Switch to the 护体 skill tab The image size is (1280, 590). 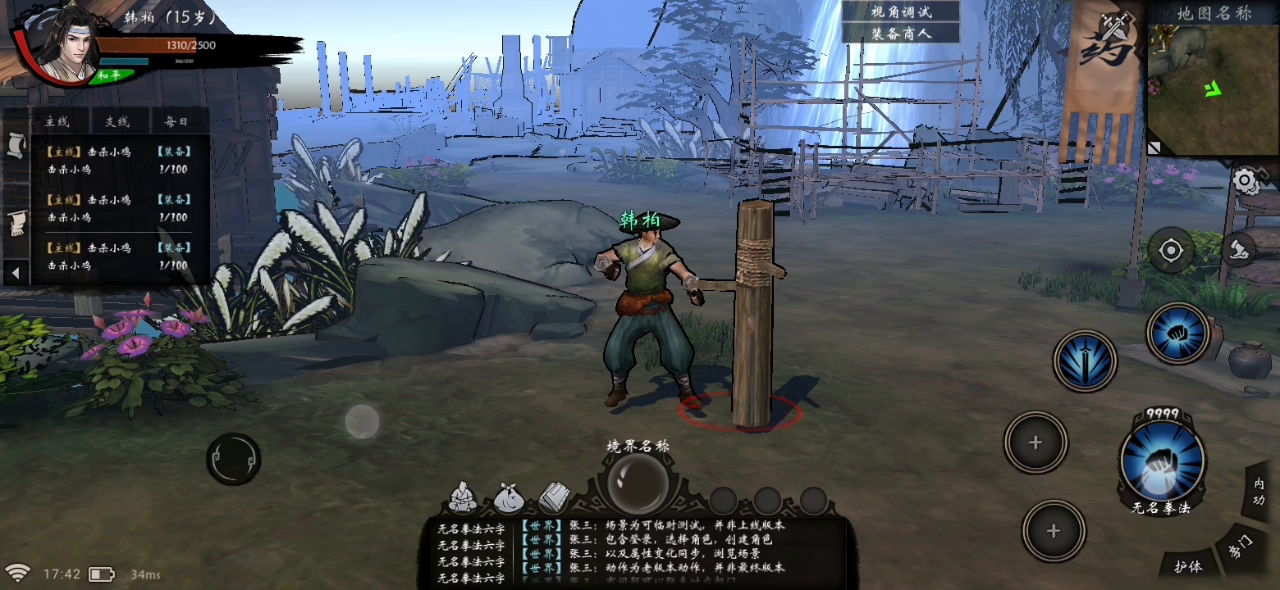[1188, 565]
